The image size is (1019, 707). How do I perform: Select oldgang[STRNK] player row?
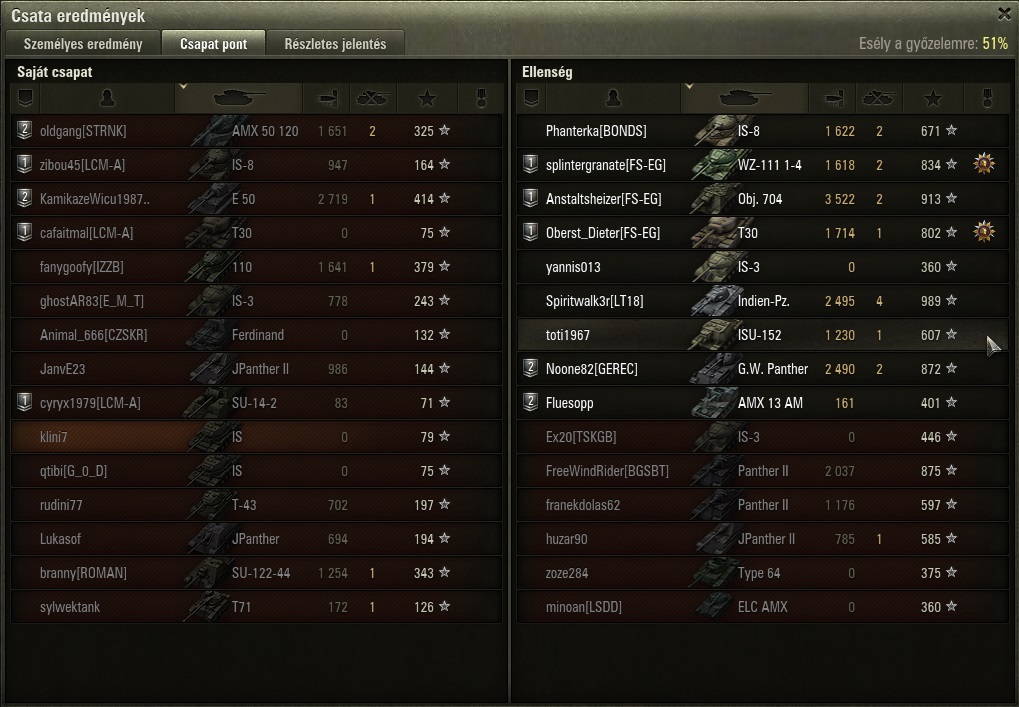(x=255, y=131)
